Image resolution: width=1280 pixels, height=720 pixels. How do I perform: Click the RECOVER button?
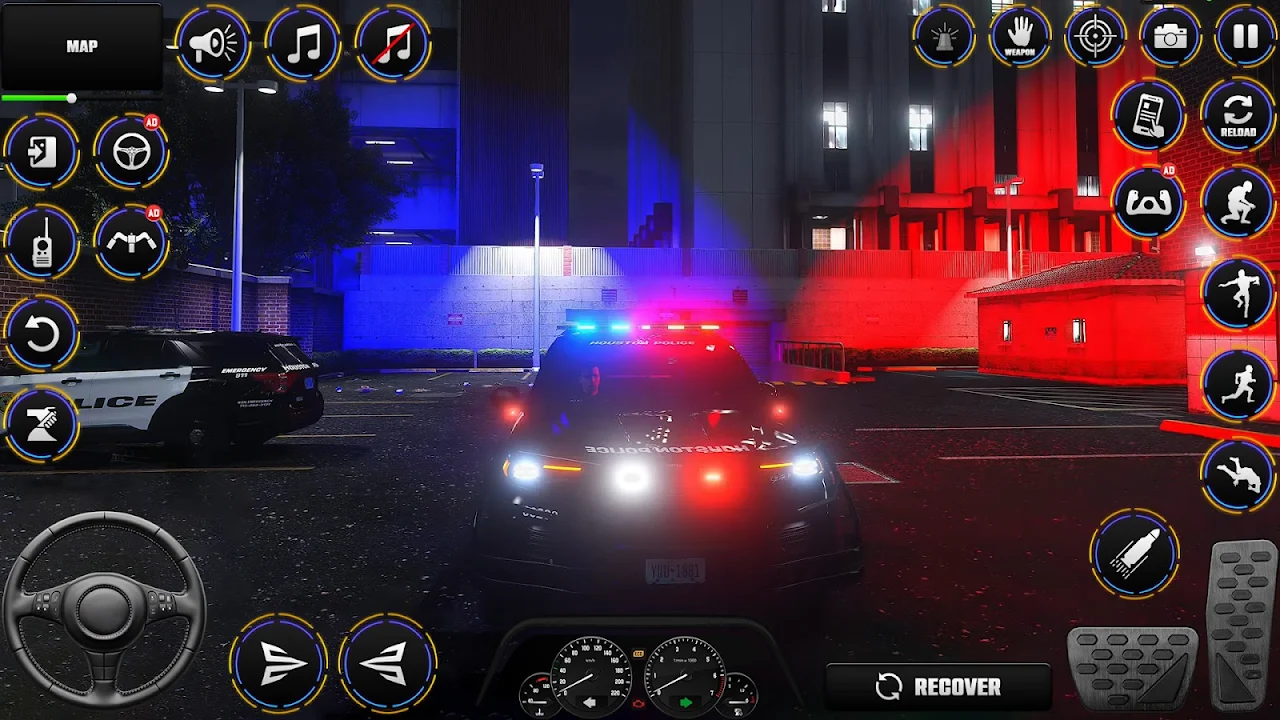pos(938,686)
